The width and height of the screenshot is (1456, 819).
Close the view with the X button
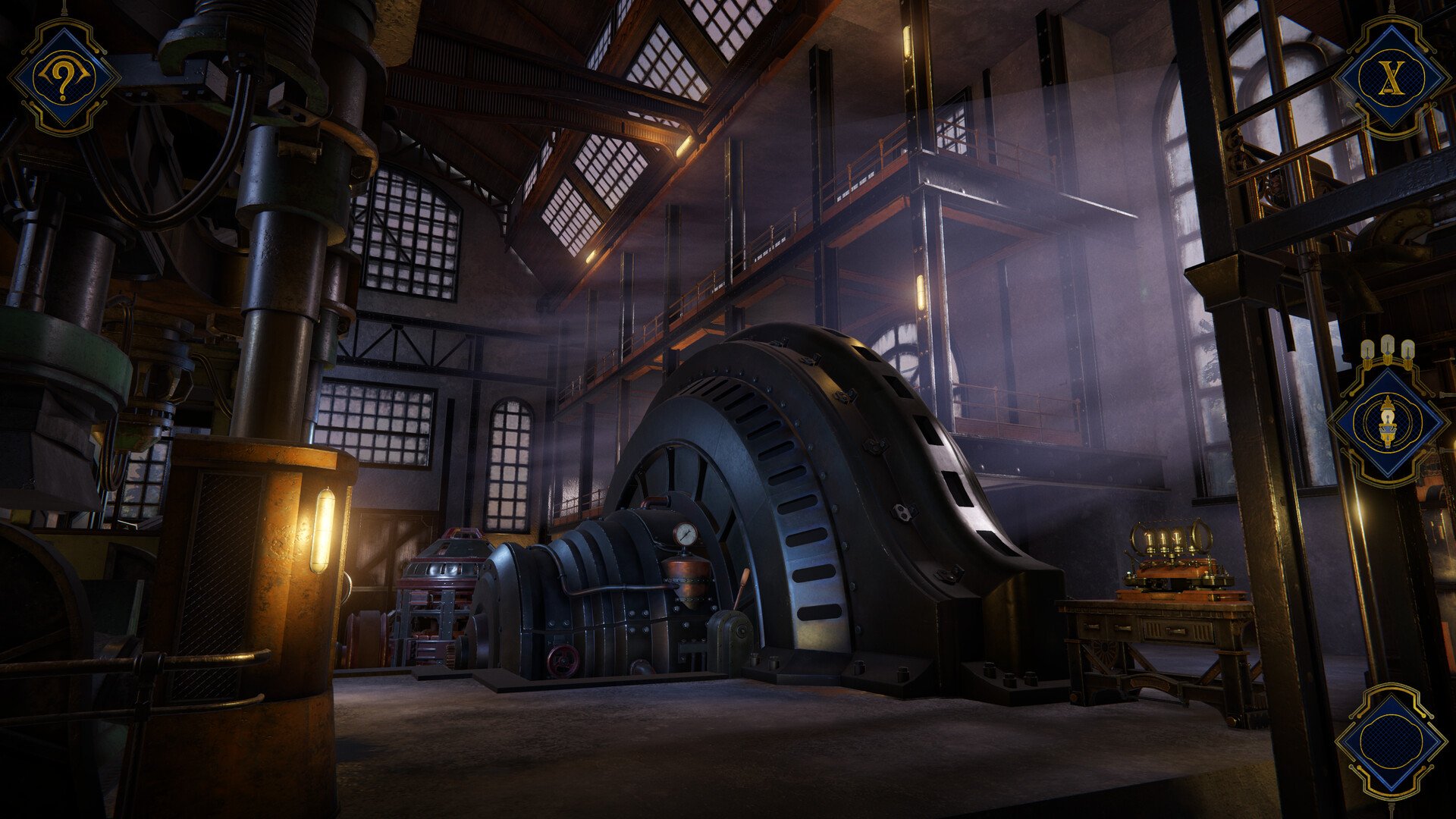[x=1390, y=76]
